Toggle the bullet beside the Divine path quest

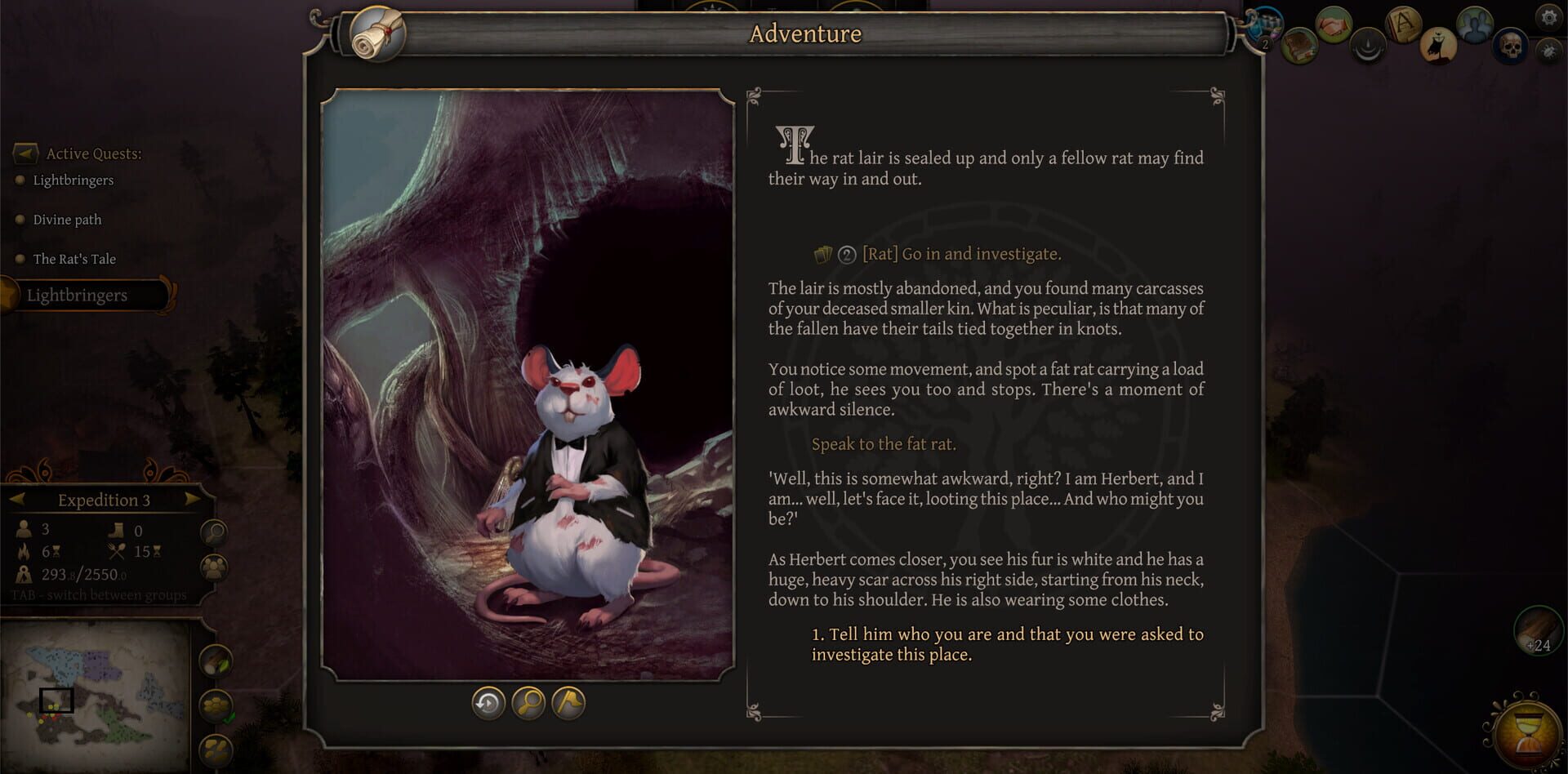coord(19,220)
